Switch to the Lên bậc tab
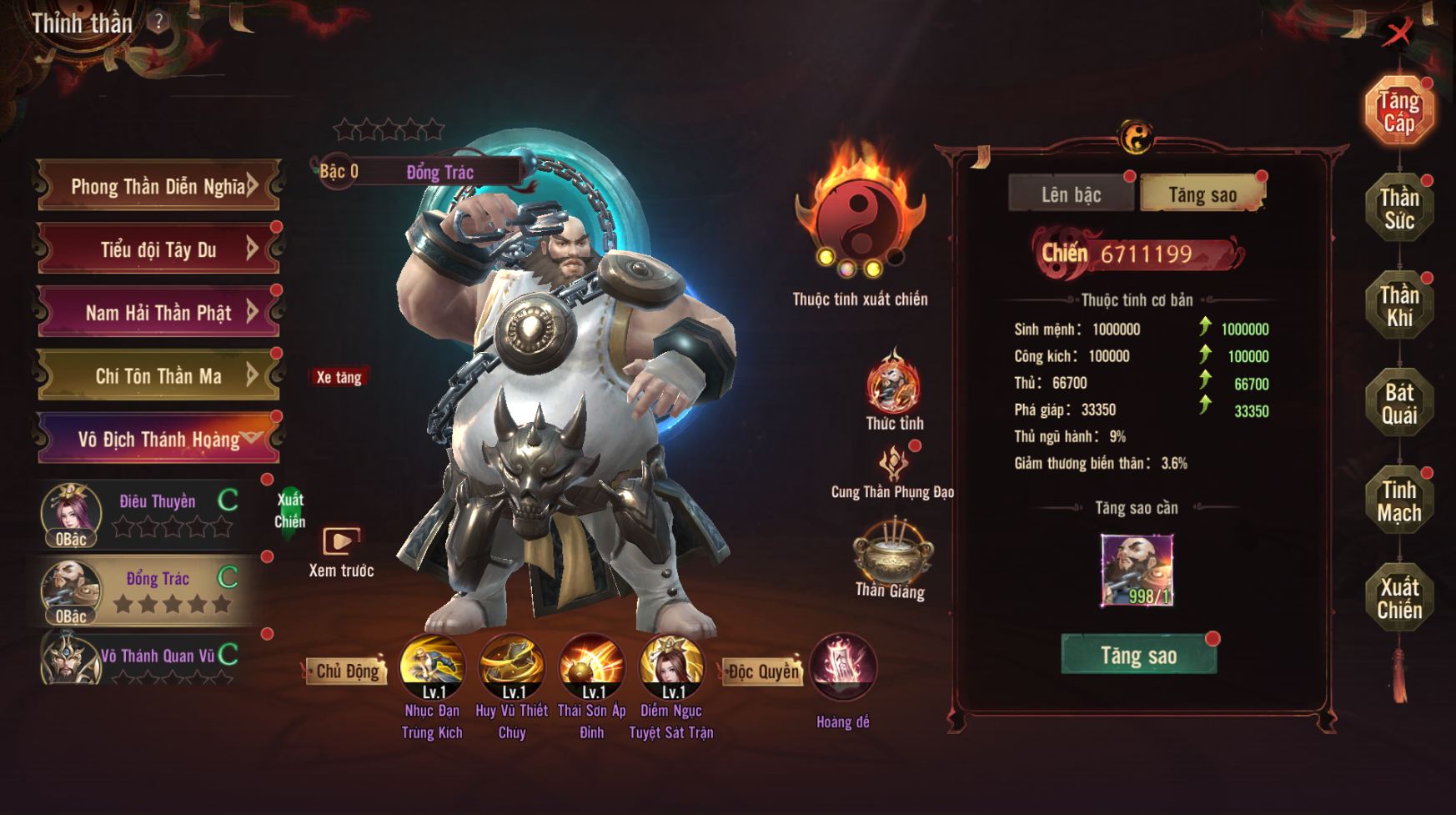 (1071, 194)
